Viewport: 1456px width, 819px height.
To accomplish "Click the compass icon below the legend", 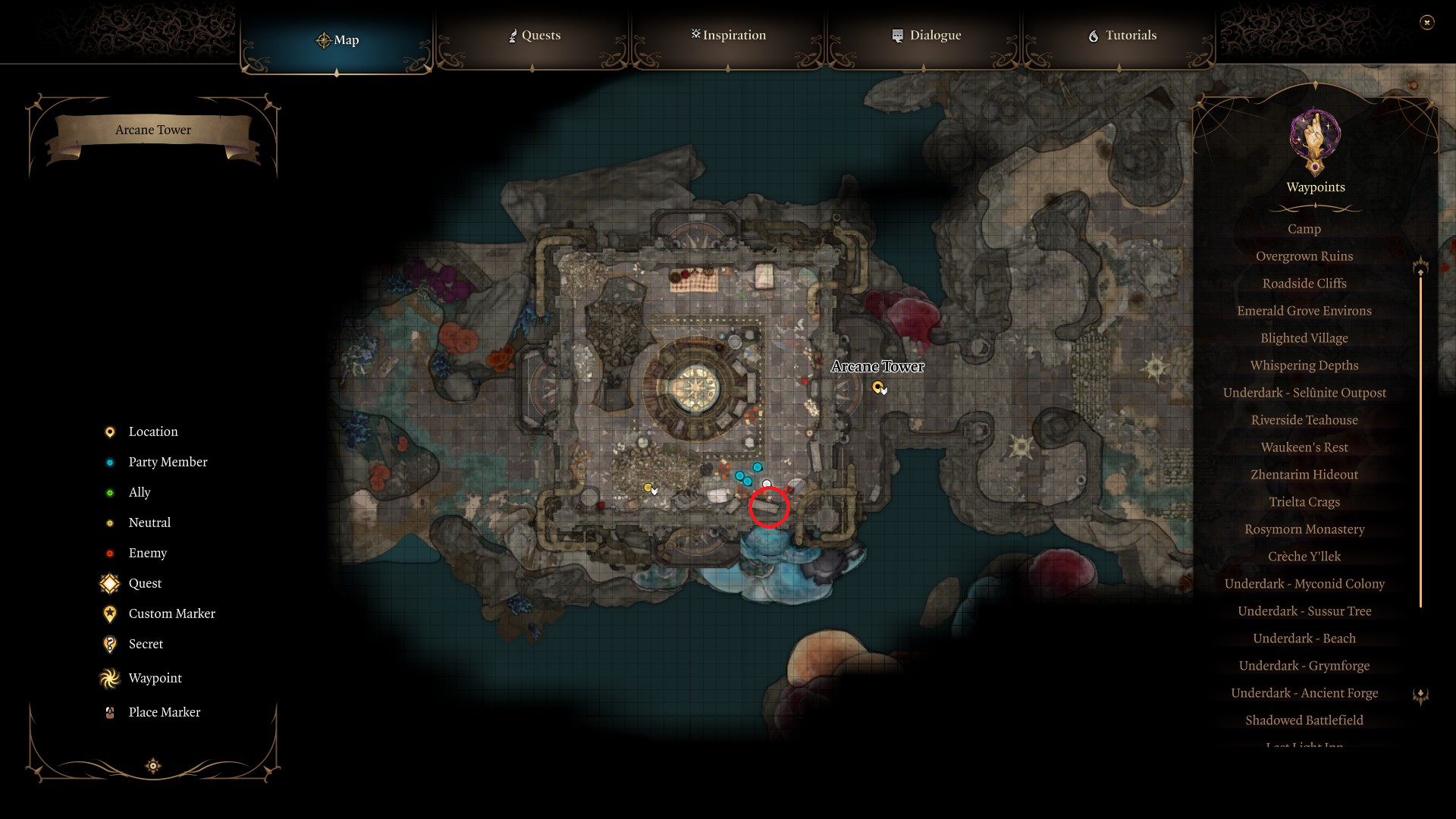I will 152,766.
